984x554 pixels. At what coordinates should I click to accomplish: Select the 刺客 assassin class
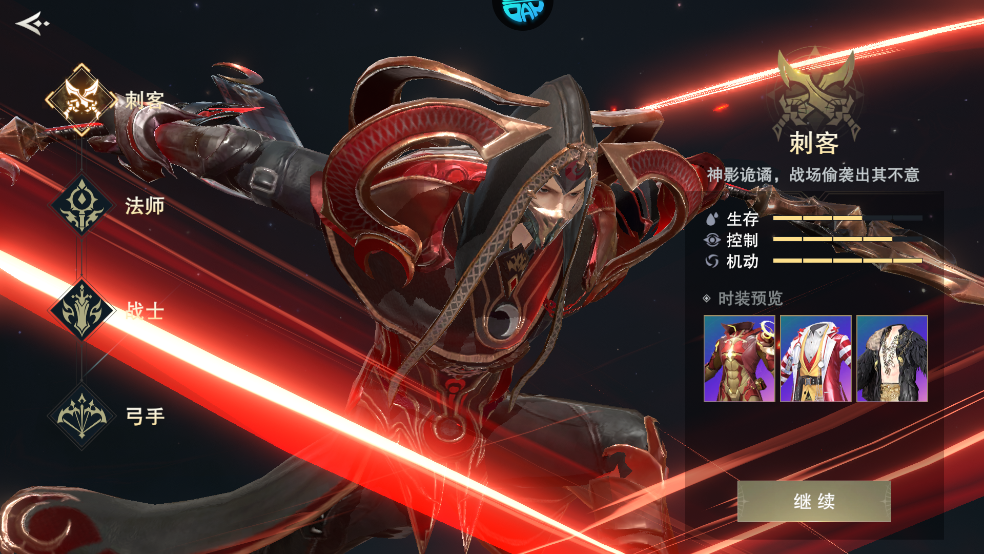81,100
